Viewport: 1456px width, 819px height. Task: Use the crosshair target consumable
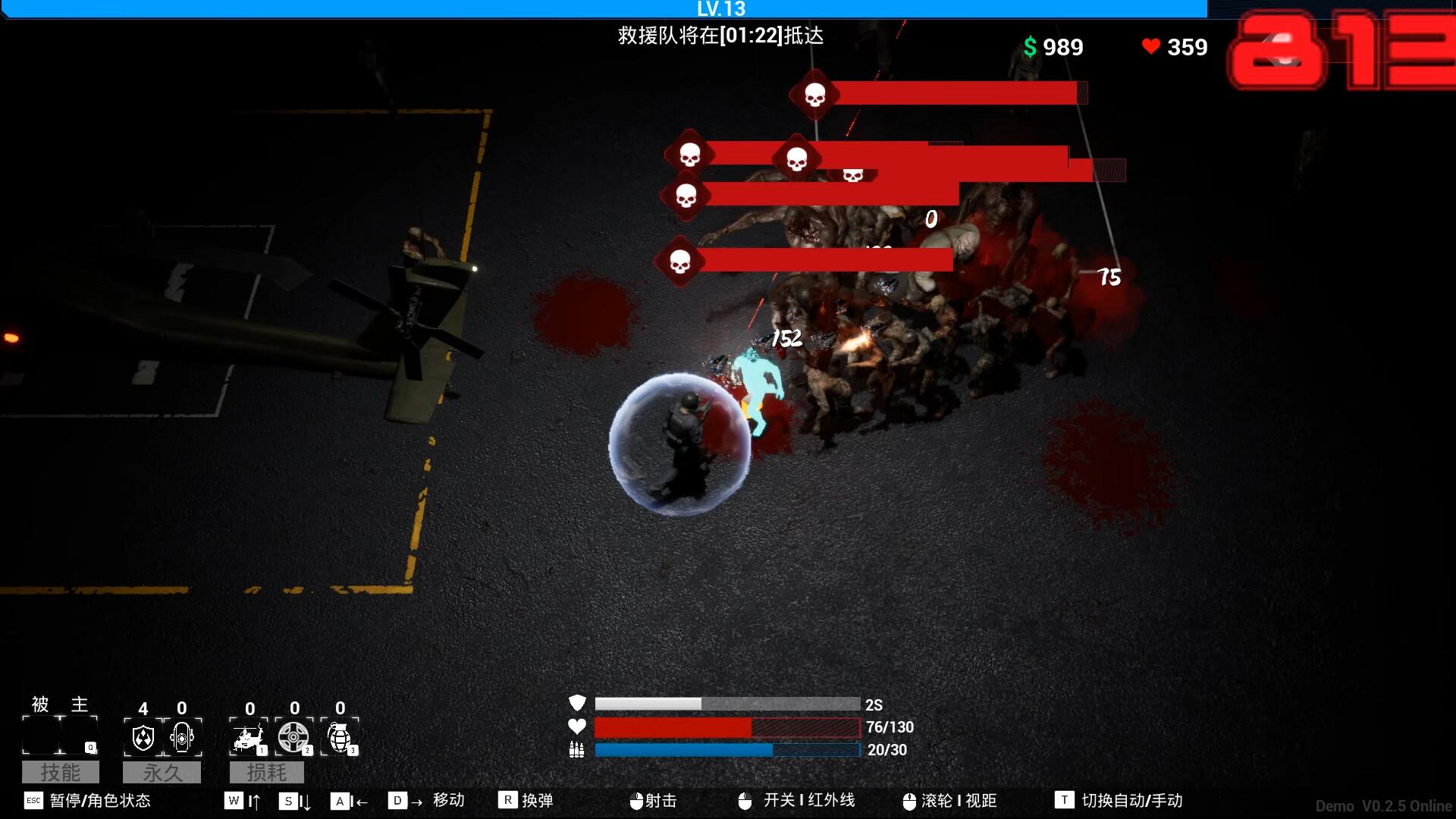[x=293, y=736]
